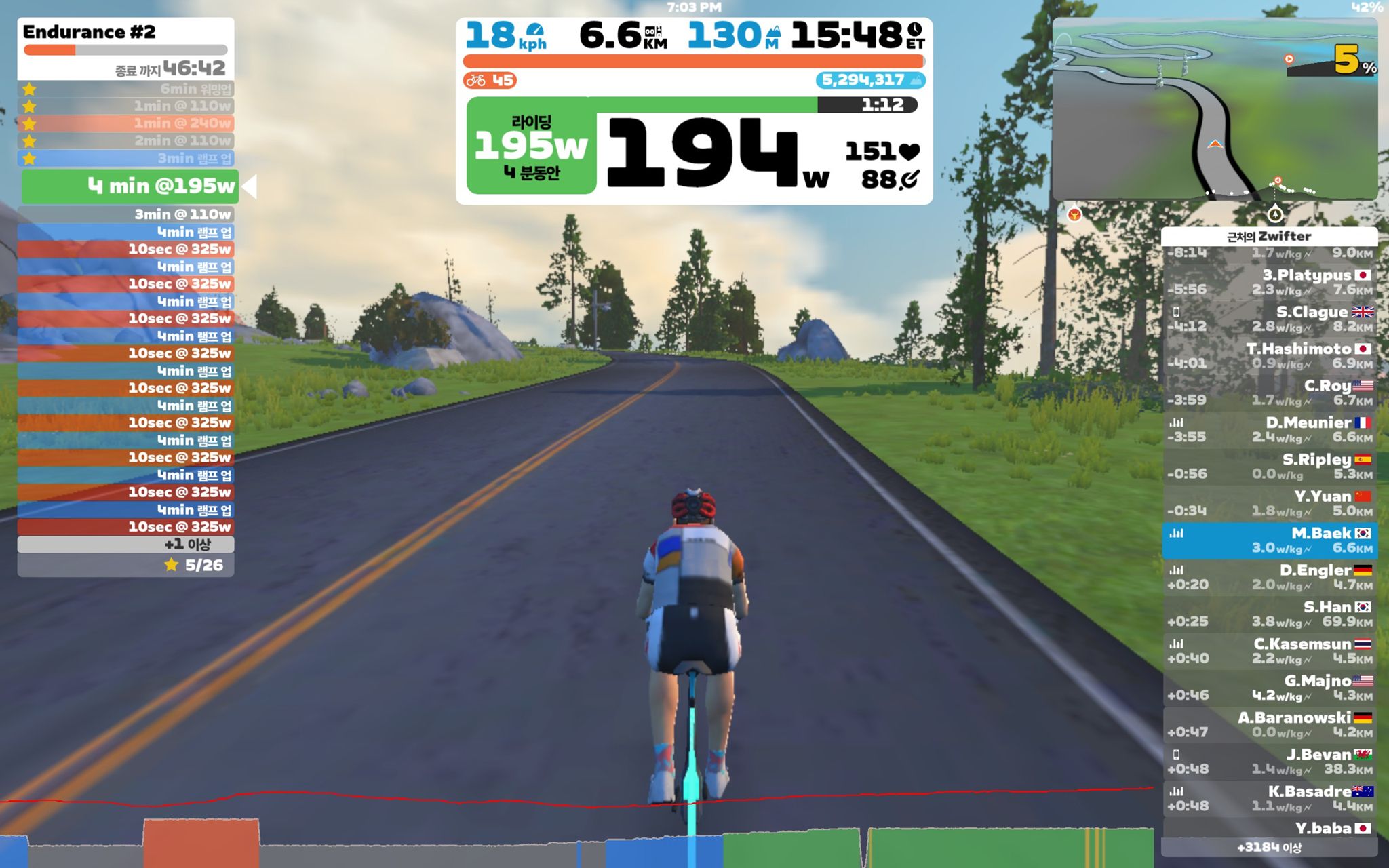This screenshot has height=868, width=1389.
Task: Open the 근처의 Zwifter panel header
Action: pos(1268,237)
